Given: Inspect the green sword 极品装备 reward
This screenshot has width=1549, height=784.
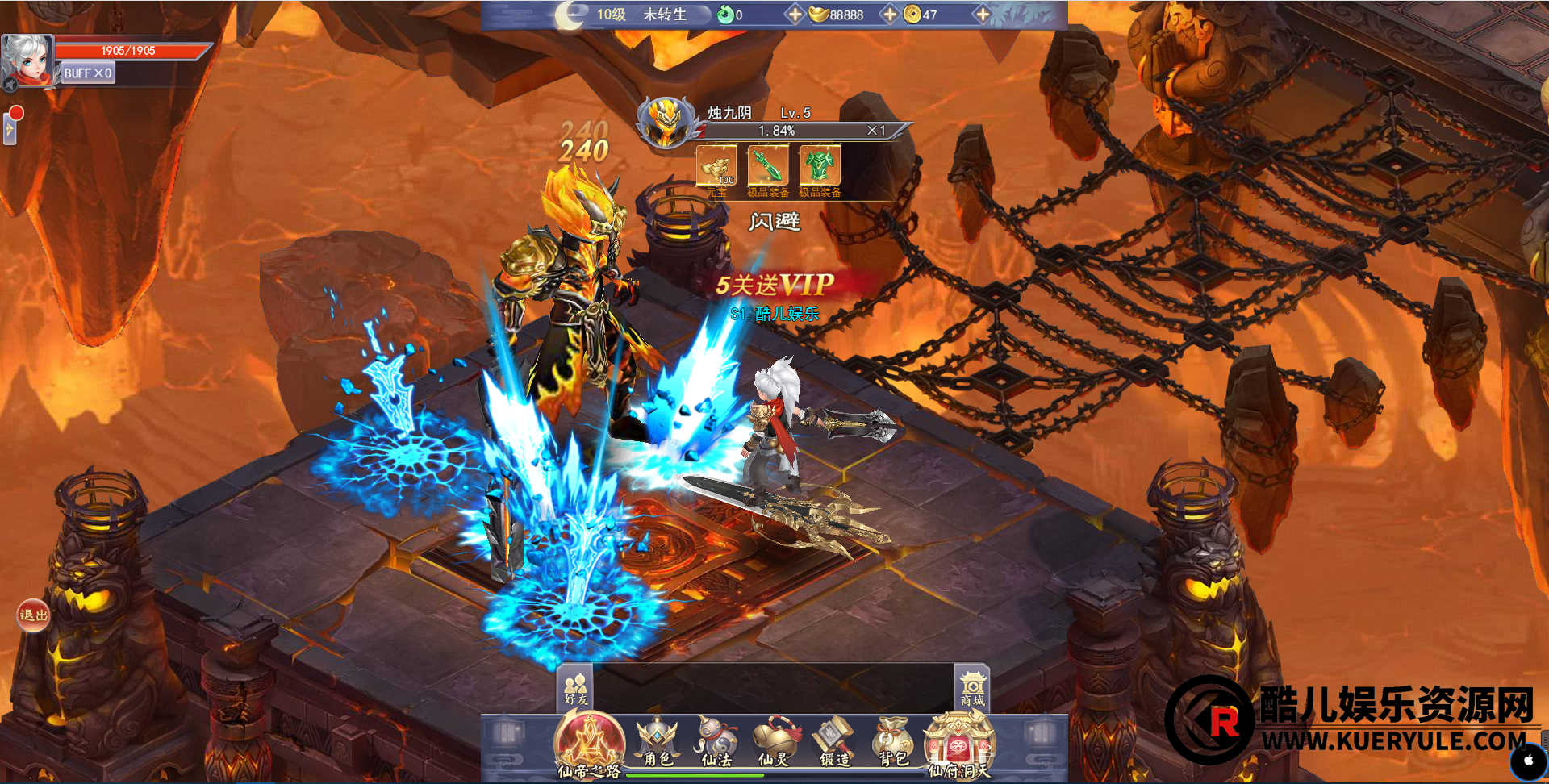Looking at the screenshot, I should [x=767, y=167].
